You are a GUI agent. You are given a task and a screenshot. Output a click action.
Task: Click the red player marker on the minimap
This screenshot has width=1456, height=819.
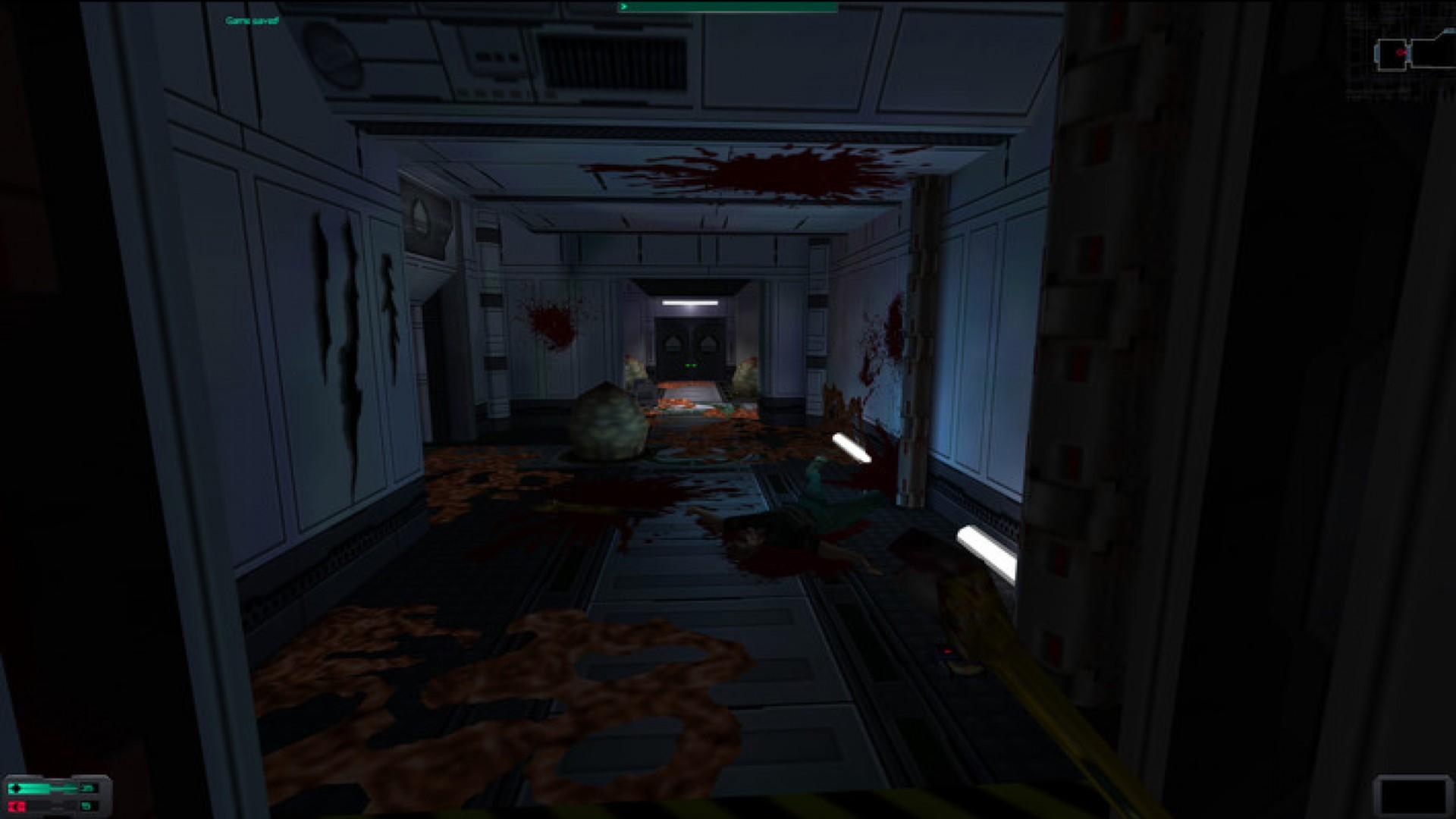[x=1401, y=52]
